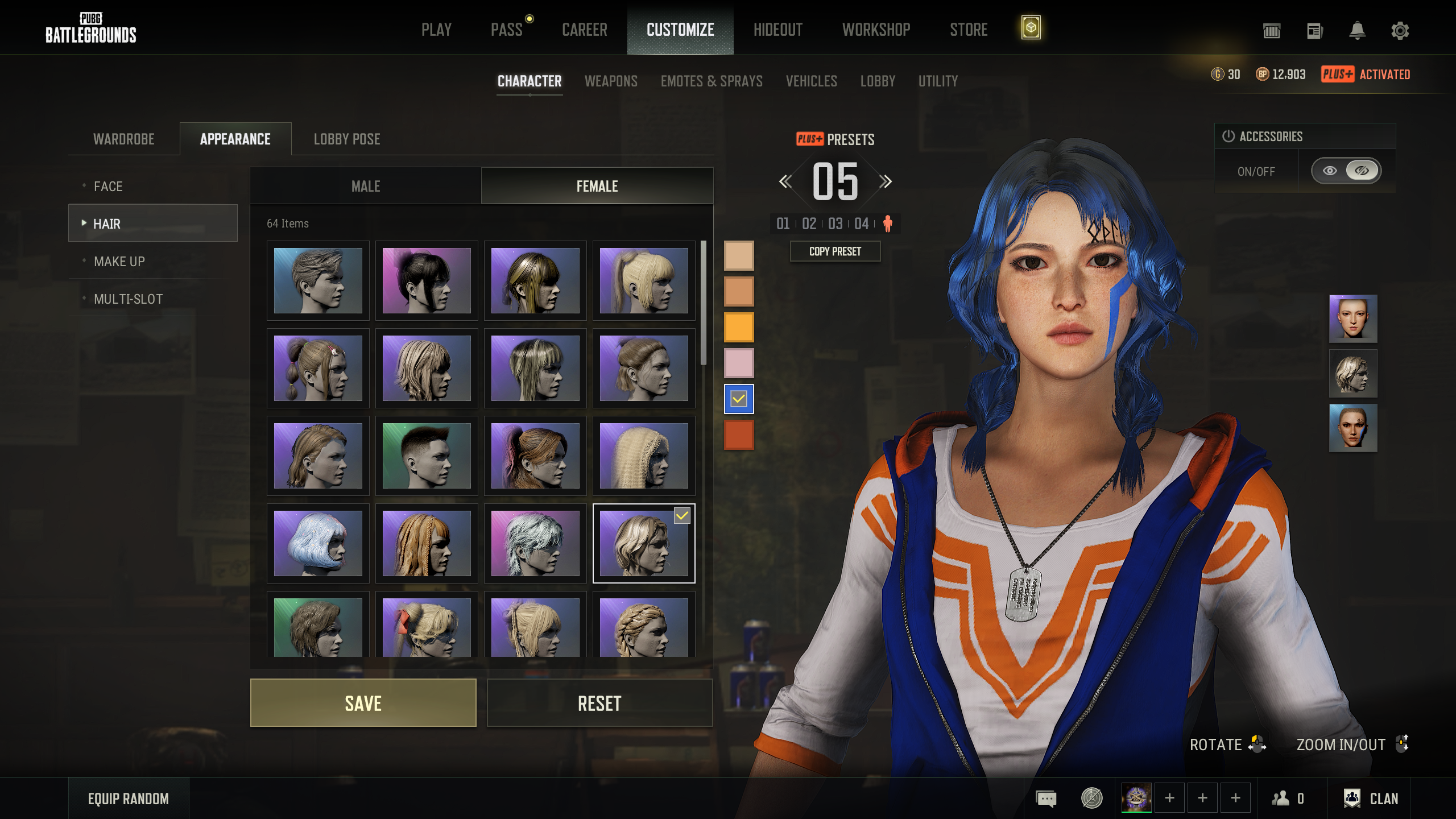Select the Male gender tab
Screen dimensions: 1456x819
[x=366, y=186]
